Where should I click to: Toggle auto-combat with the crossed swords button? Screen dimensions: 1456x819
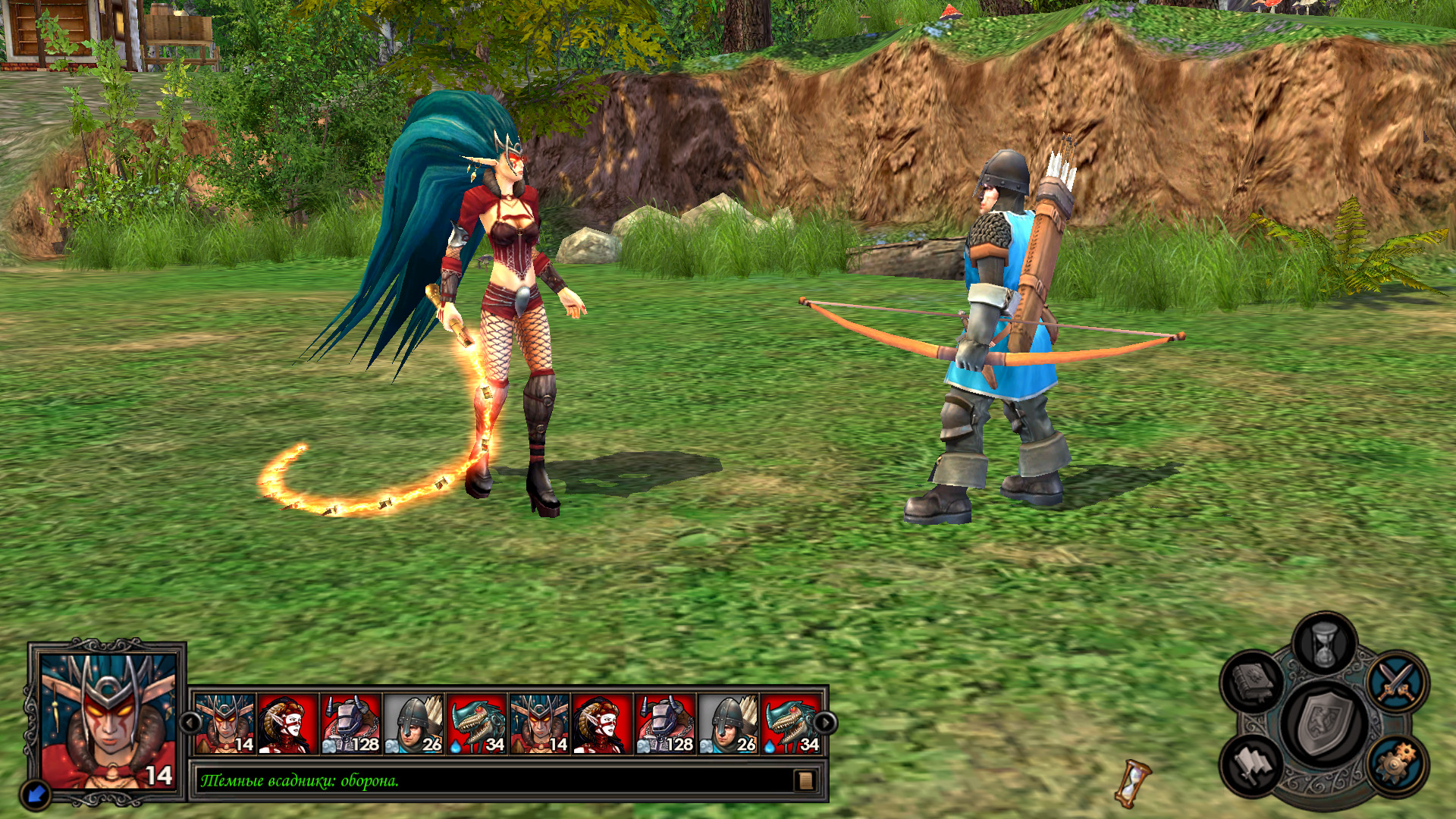pyautogui.click(x=1397, y=680)
